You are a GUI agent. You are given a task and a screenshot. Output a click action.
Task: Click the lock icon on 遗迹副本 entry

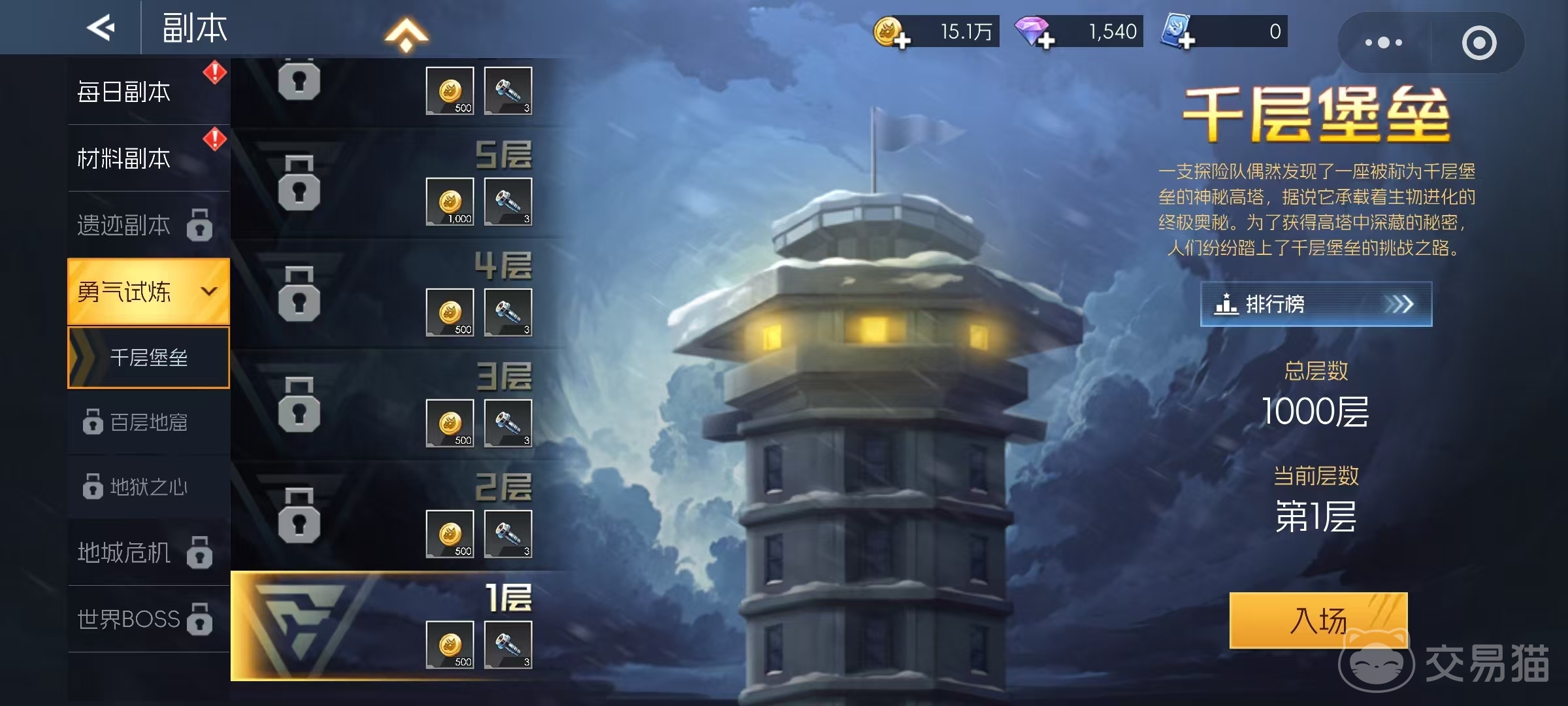[201, 226]
